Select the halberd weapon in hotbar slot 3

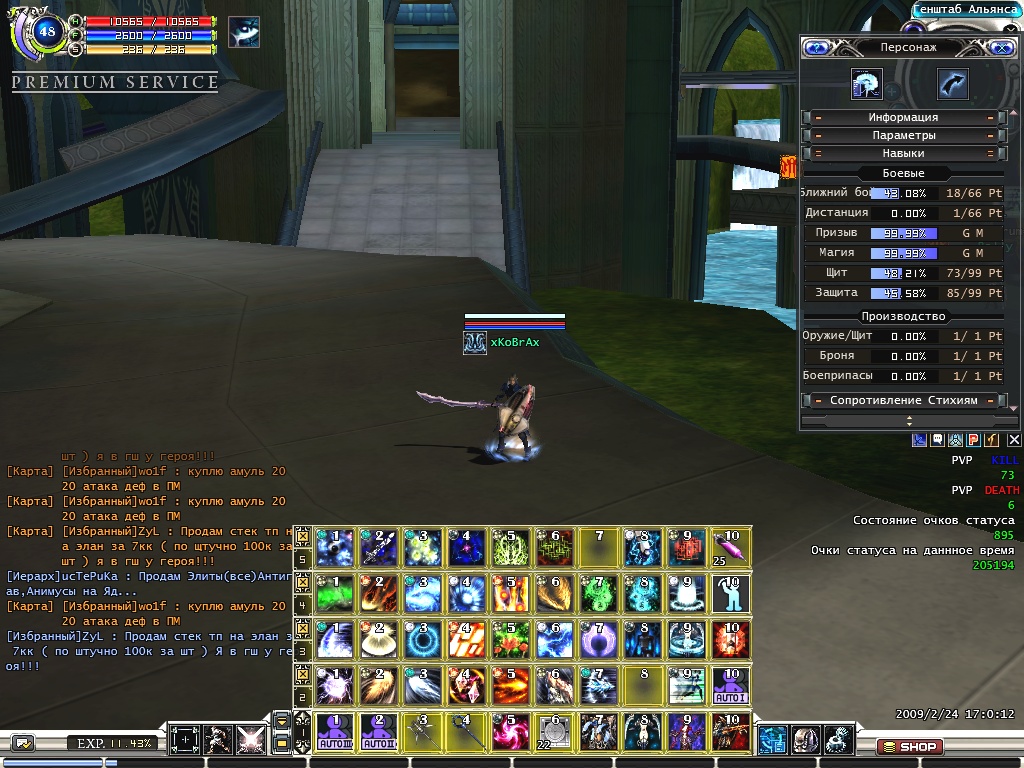point(421,732)
